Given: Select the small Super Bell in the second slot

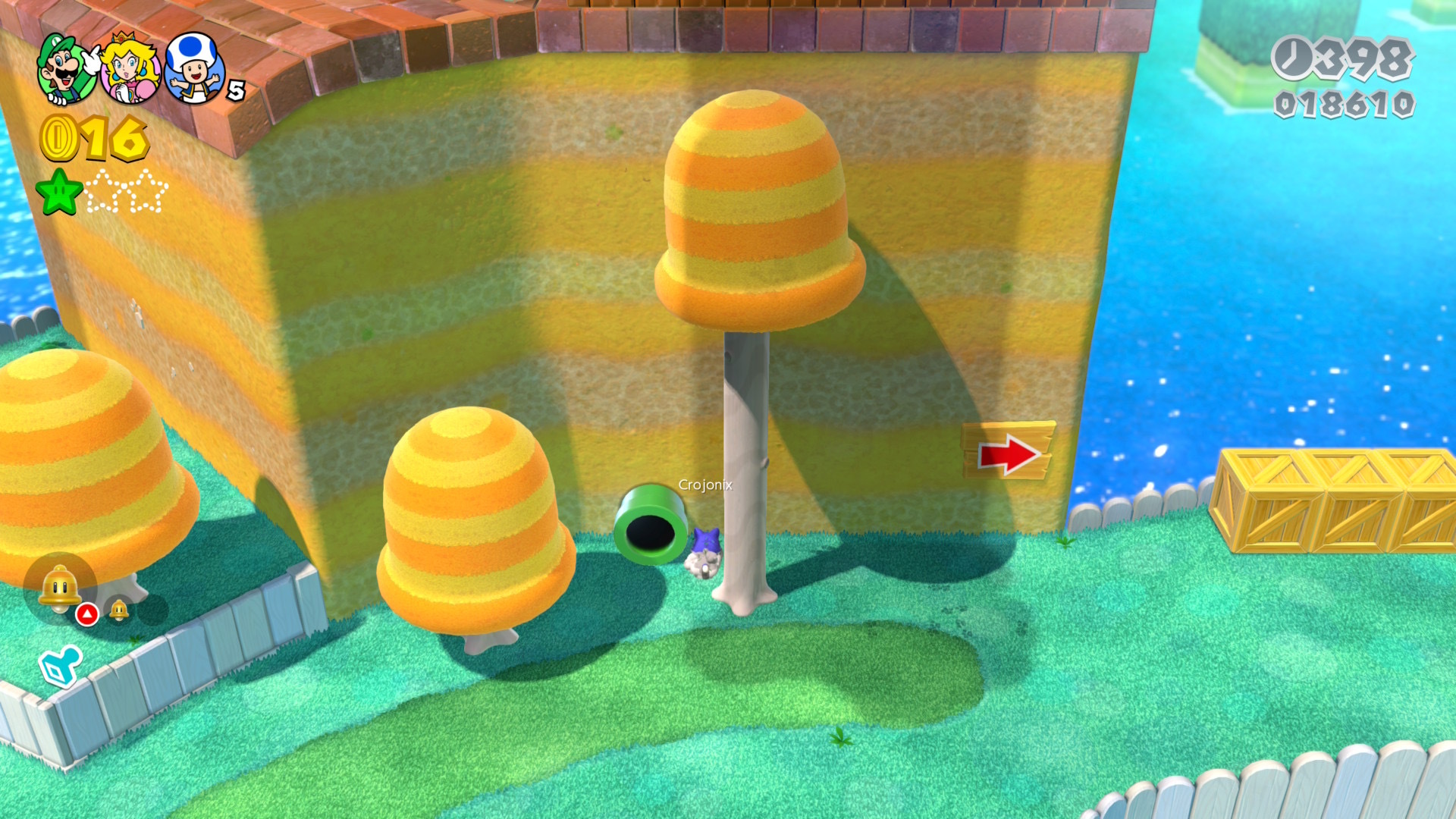Looking at the screenshot, I should click(119, 610).
